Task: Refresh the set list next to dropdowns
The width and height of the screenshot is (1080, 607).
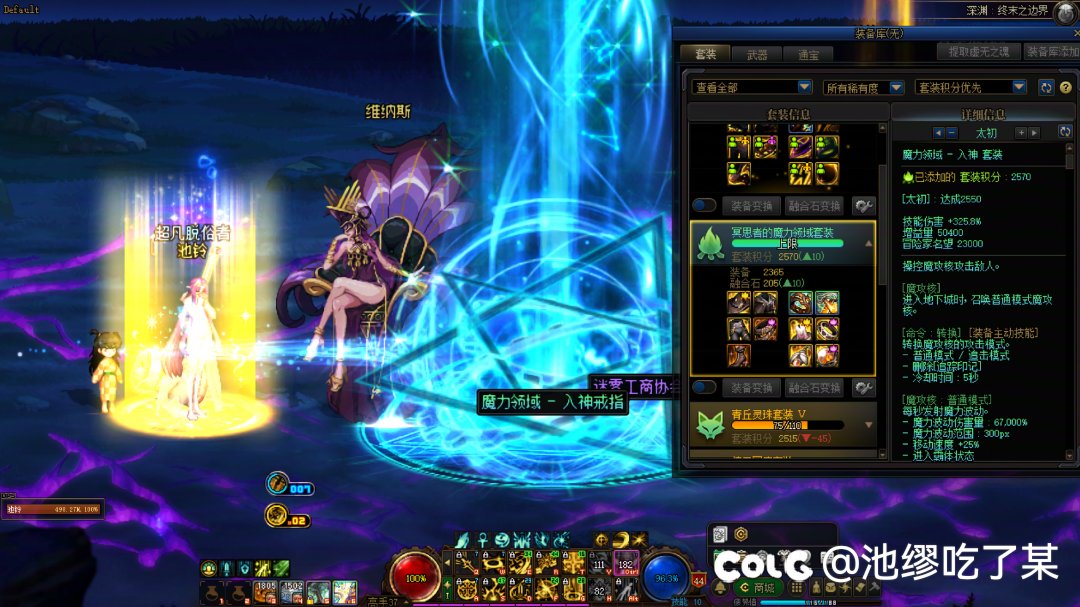Action: point(1046,87)
